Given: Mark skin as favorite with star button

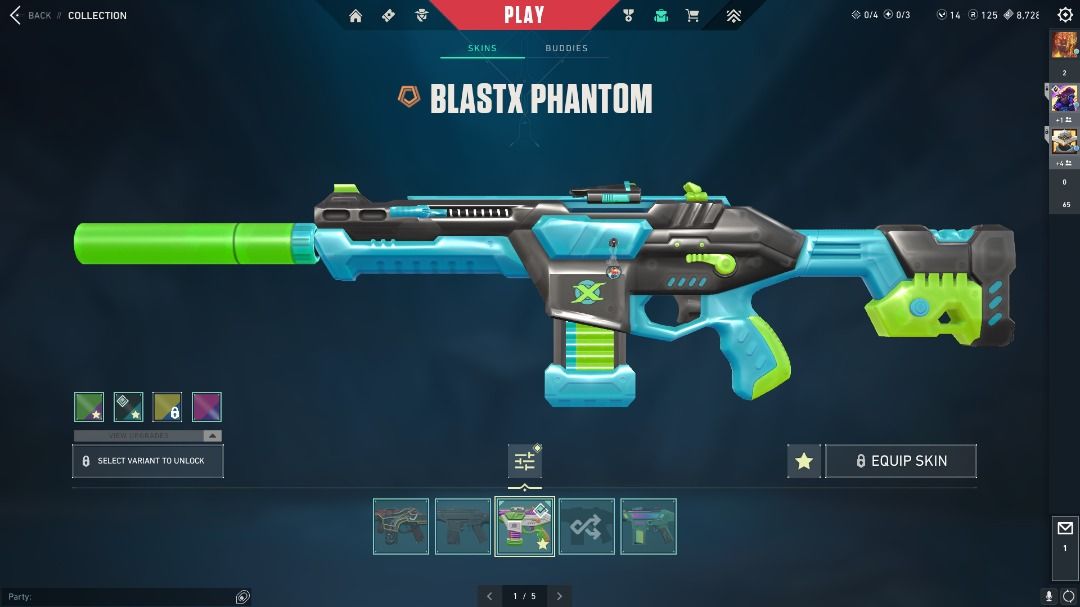Looking at the screenshot, I should [804, 461].
